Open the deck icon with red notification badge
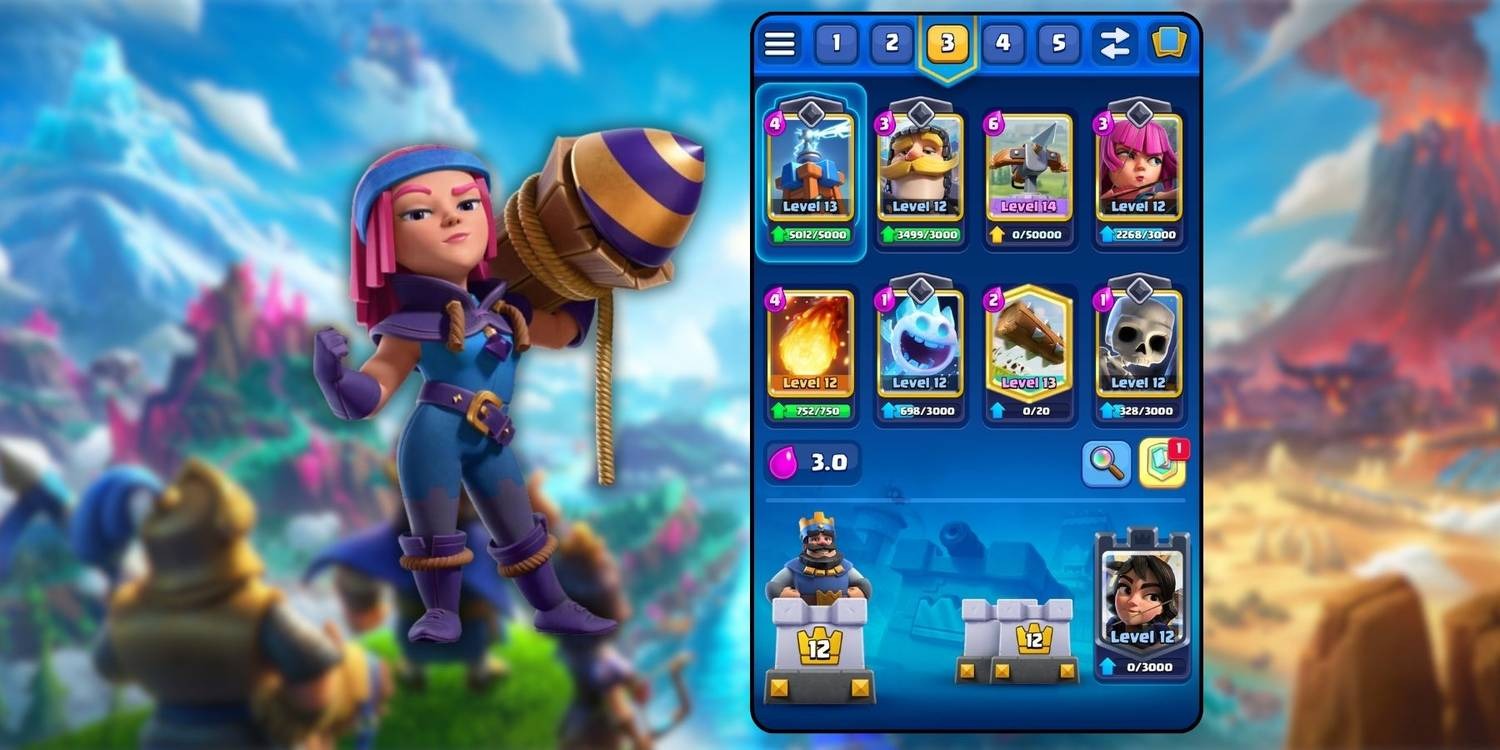The height and width of the screenshot is (750, 1500). 1160,463
